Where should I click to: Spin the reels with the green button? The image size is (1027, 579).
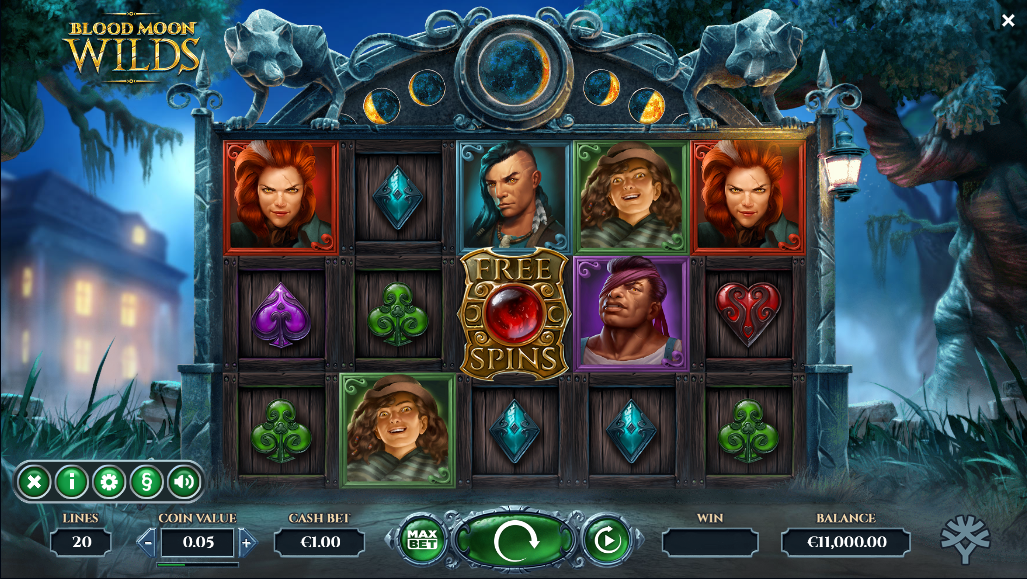pyautogui.click(x=515, y=541)
